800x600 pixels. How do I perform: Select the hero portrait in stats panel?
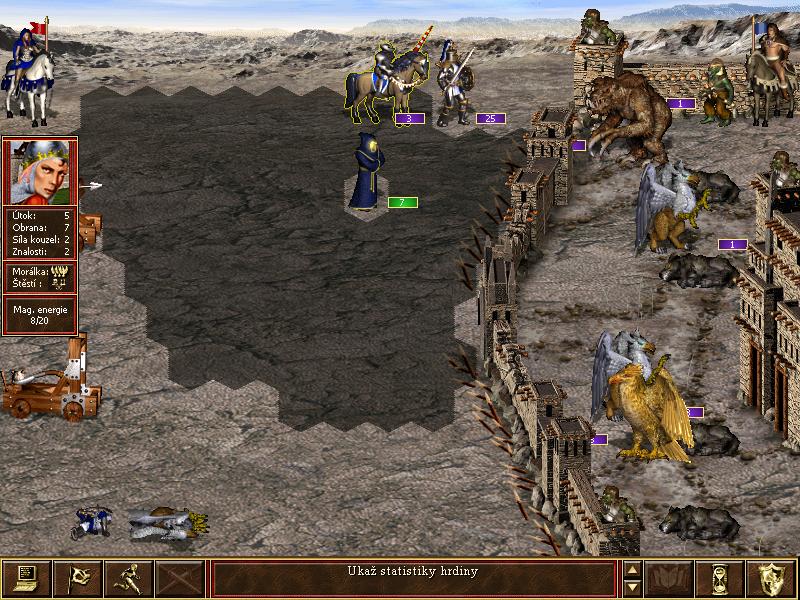coord(40,172)
